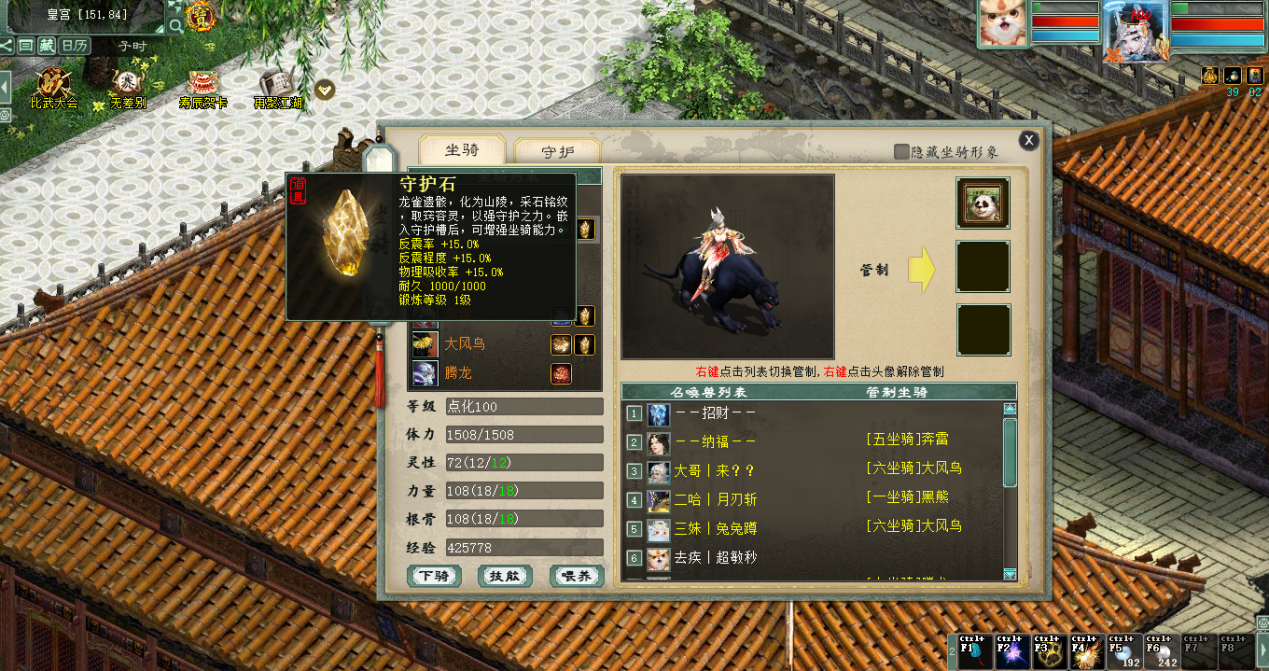The height and width of the screenshot is (671, 1269).
Task: Choose the 腾龙 mount row
Action: coord(458,373)
